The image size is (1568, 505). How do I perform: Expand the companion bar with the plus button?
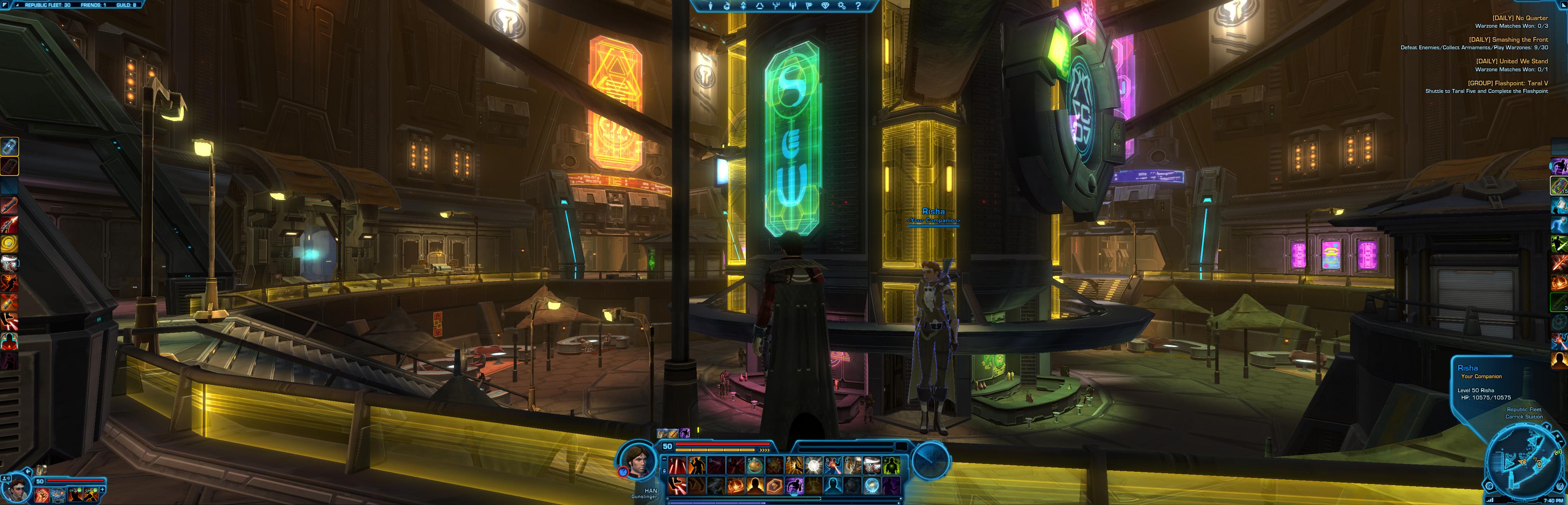(x=102, y=490)
